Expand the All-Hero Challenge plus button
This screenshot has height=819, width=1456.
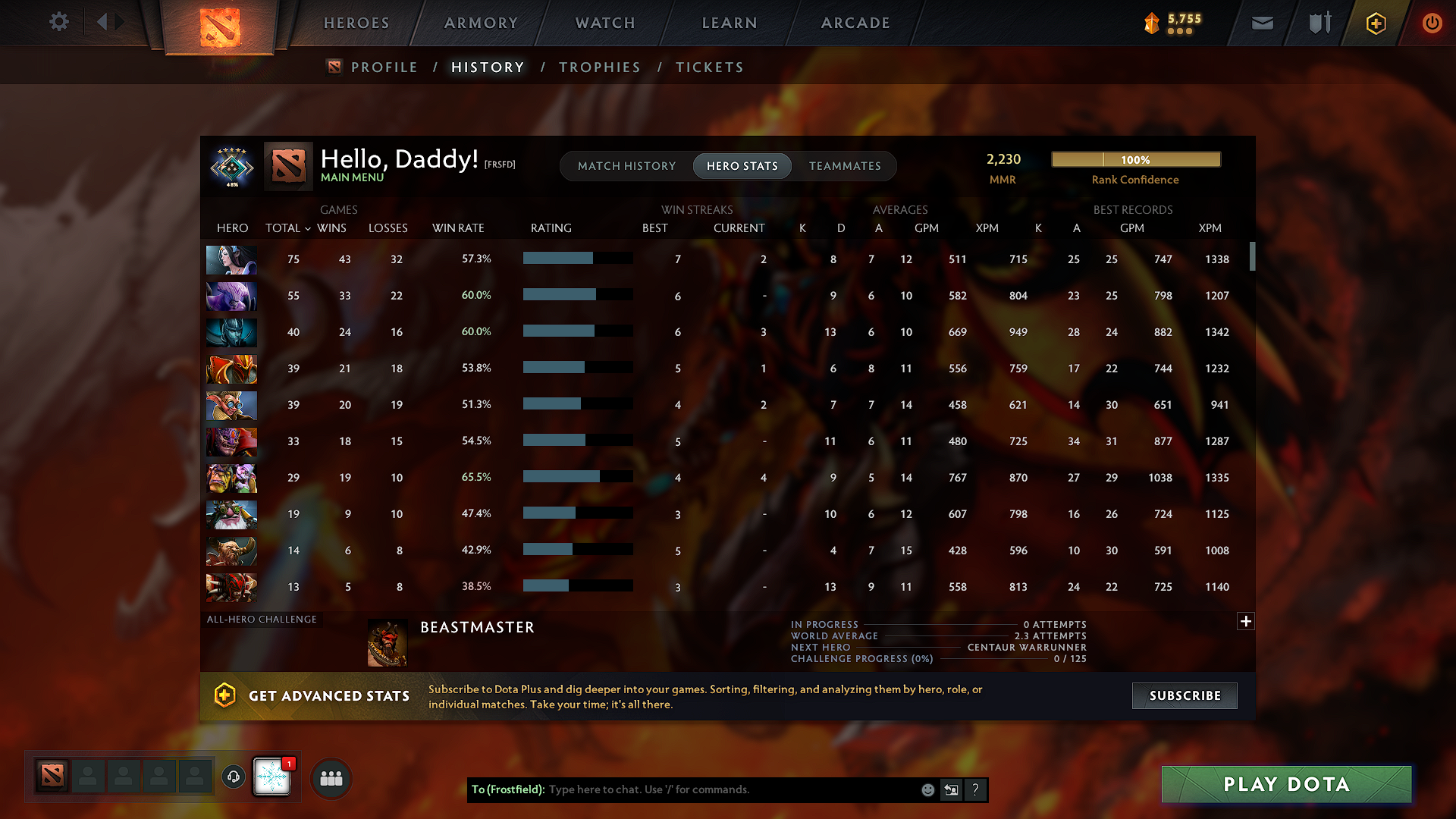[1246, 621]
